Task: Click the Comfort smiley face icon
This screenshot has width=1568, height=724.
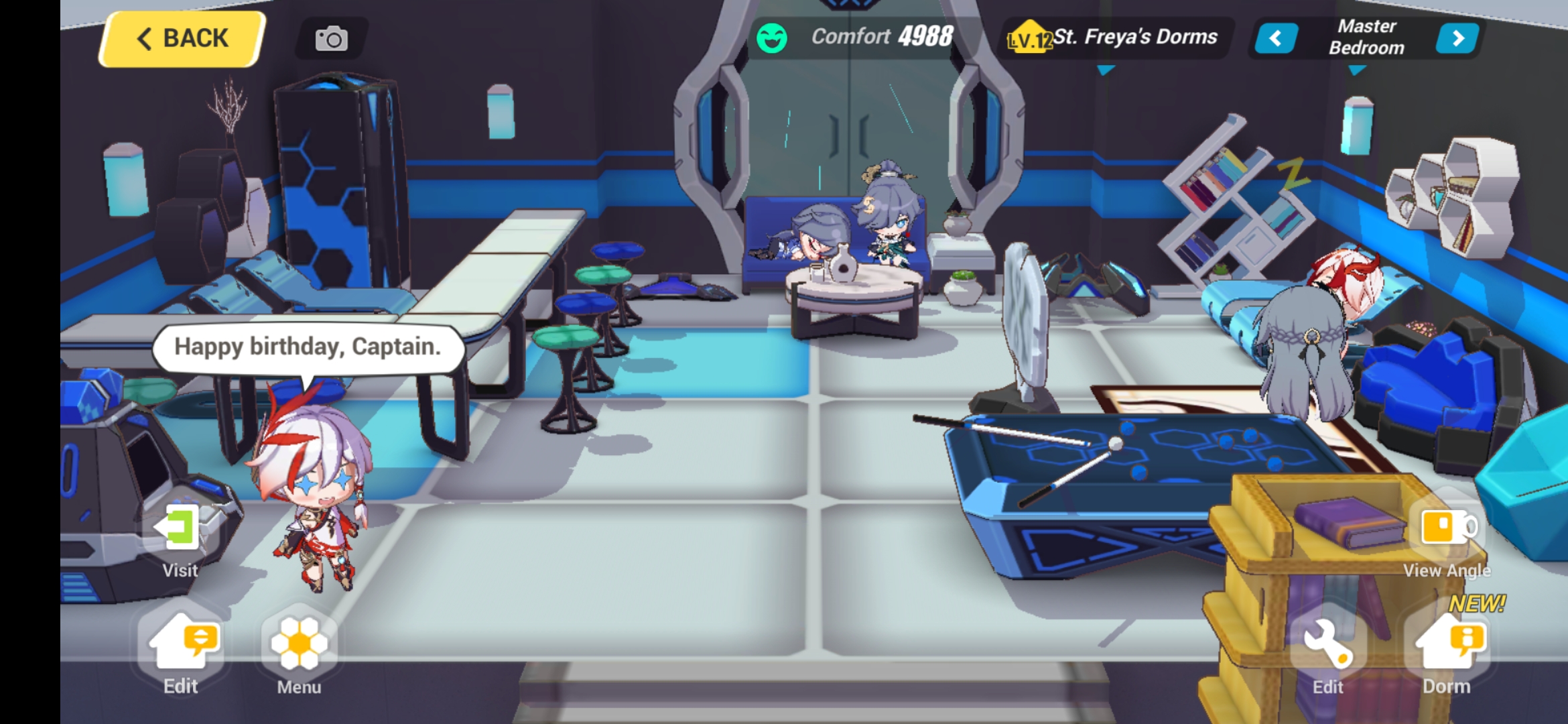Action: click(773, 37)
